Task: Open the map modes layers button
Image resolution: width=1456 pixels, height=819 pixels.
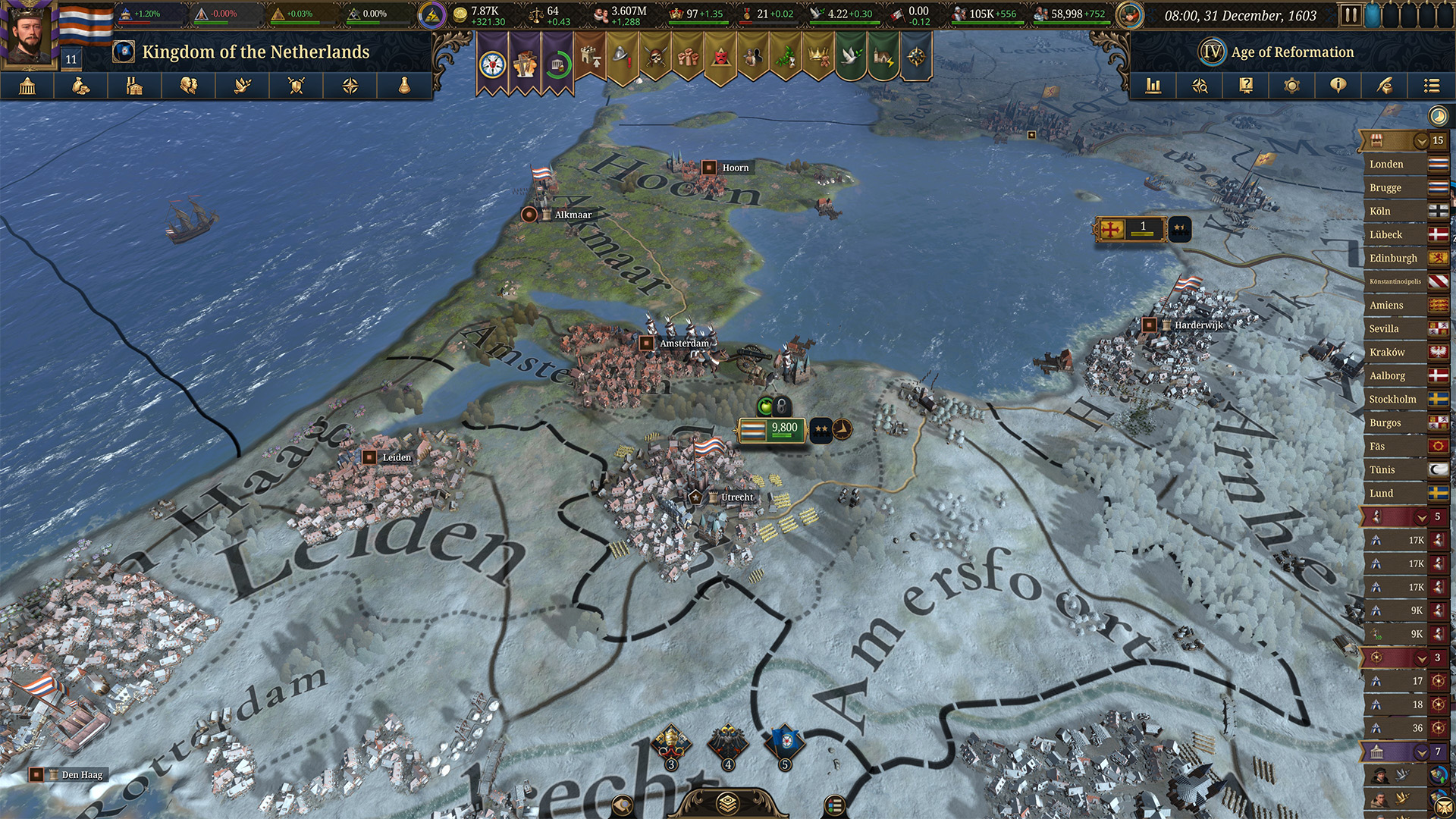Action: [726, 803]
